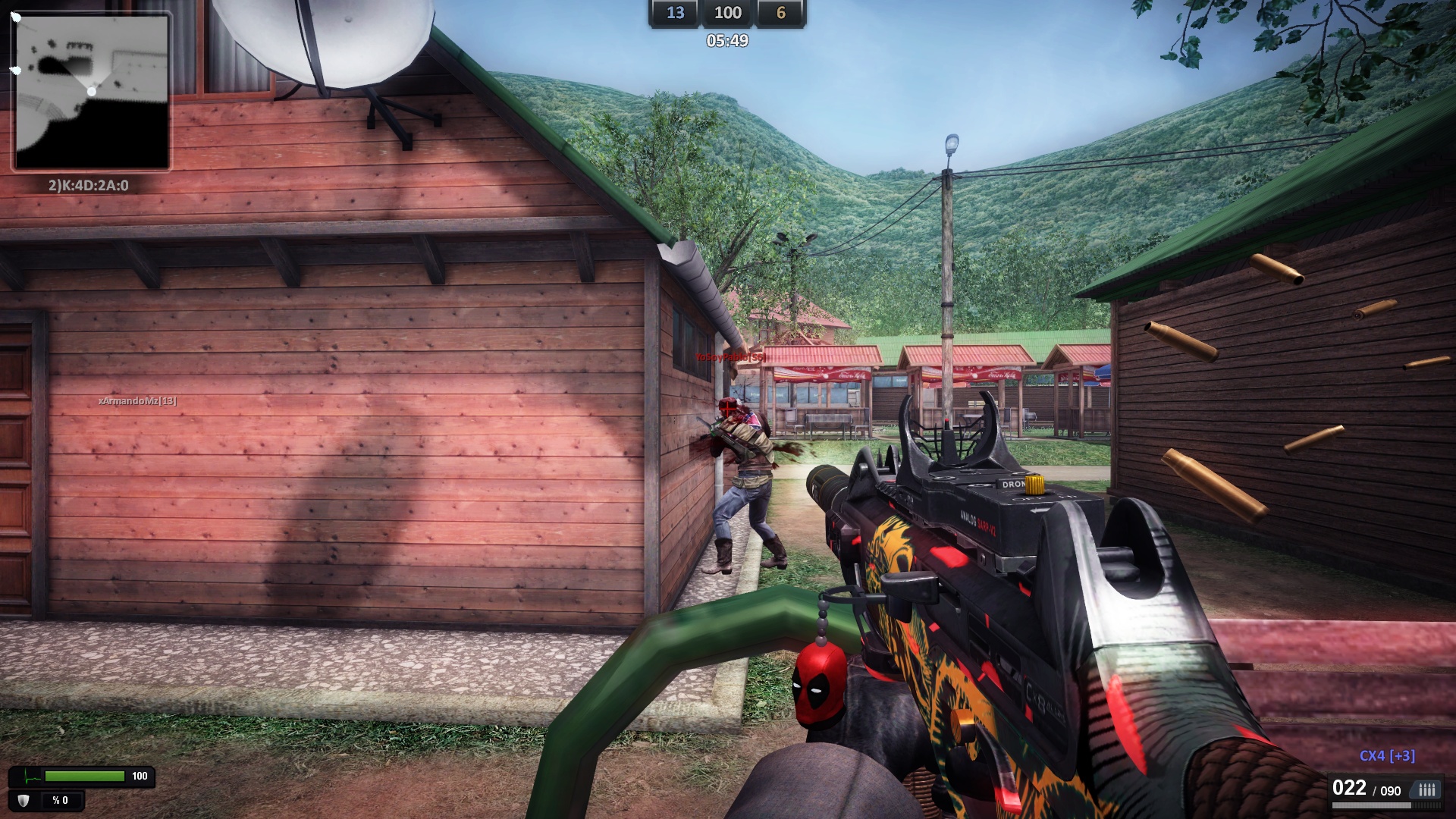Select the enemy nameplate YoSoyPablo[56]
Screen dimensions: 1456x819
(x=730, y=356)
